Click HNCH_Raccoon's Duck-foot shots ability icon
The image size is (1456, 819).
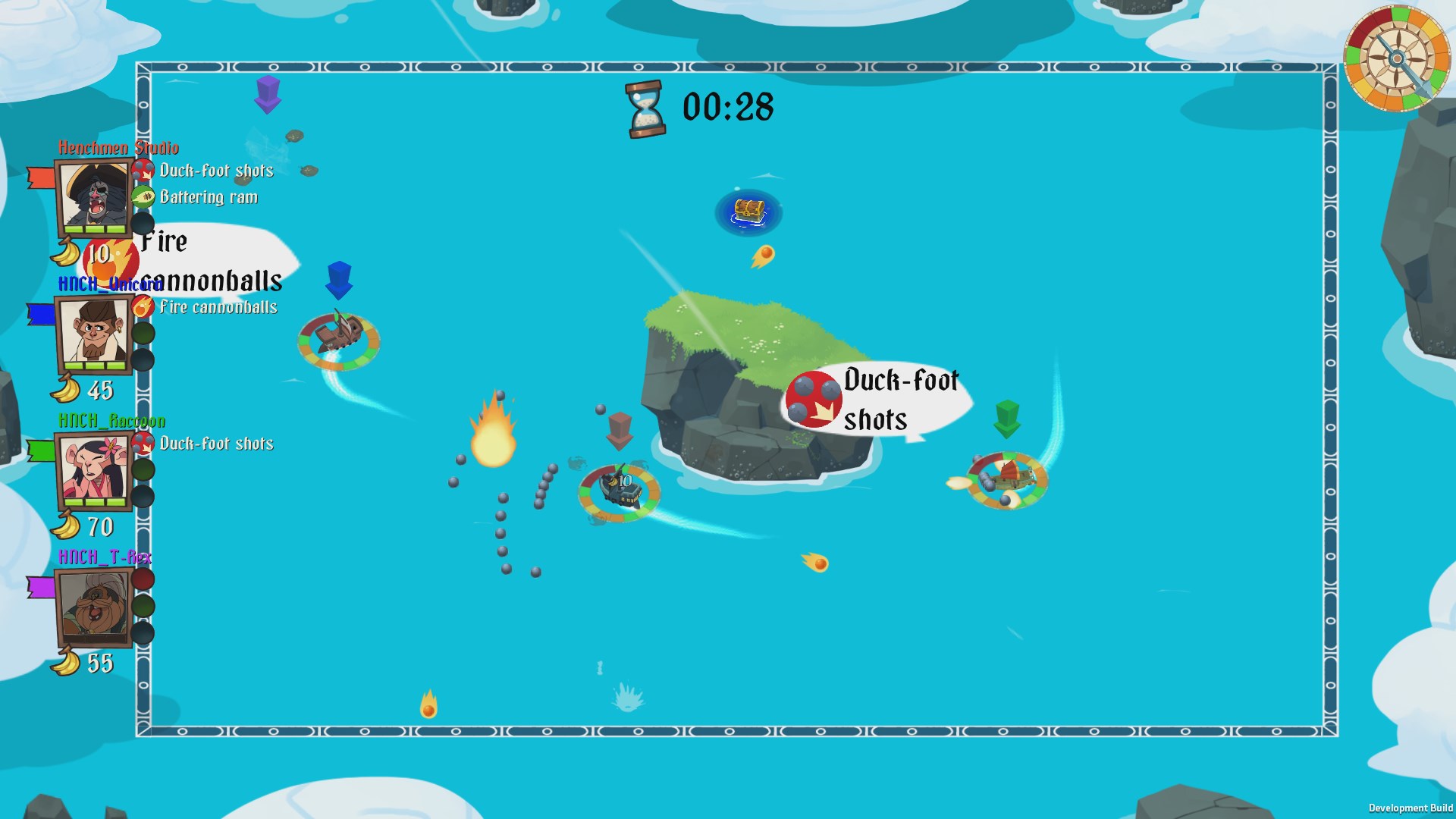tap(143, 443)
